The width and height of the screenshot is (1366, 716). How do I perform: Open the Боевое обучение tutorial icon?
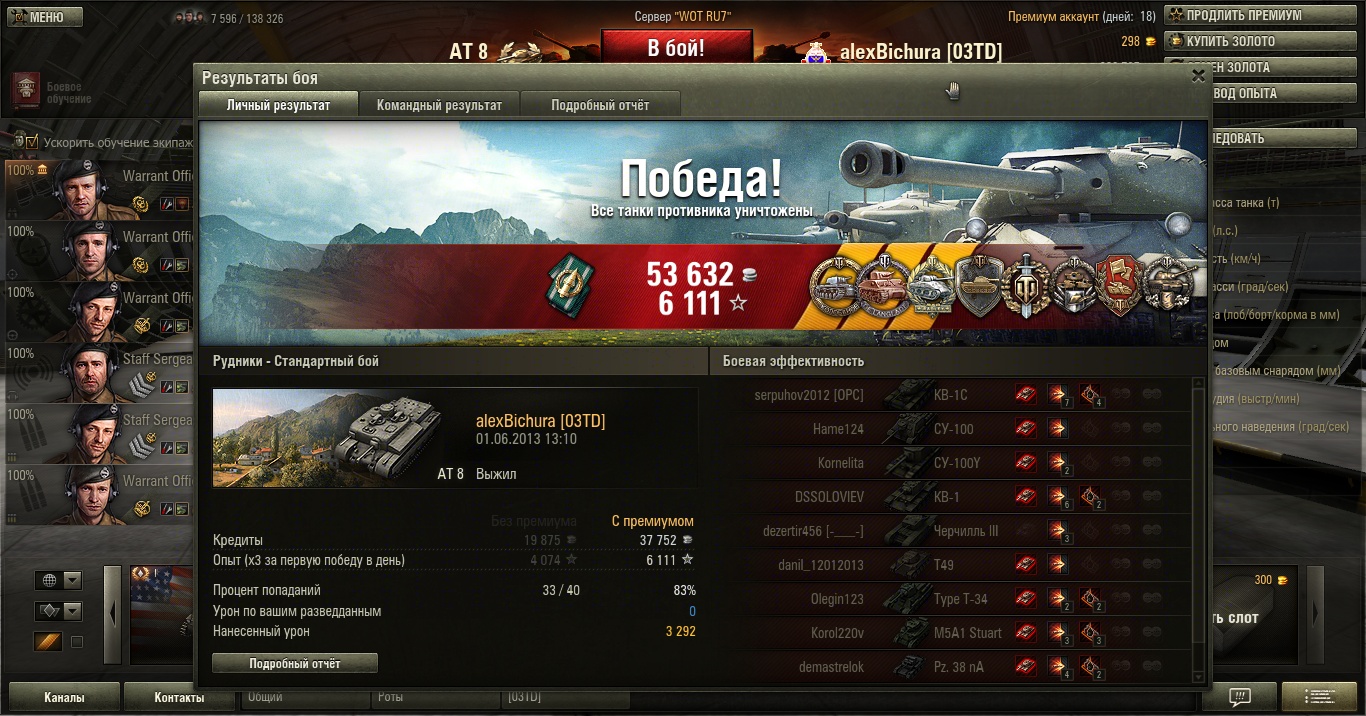pyautogui.click(x=26, y=90)
